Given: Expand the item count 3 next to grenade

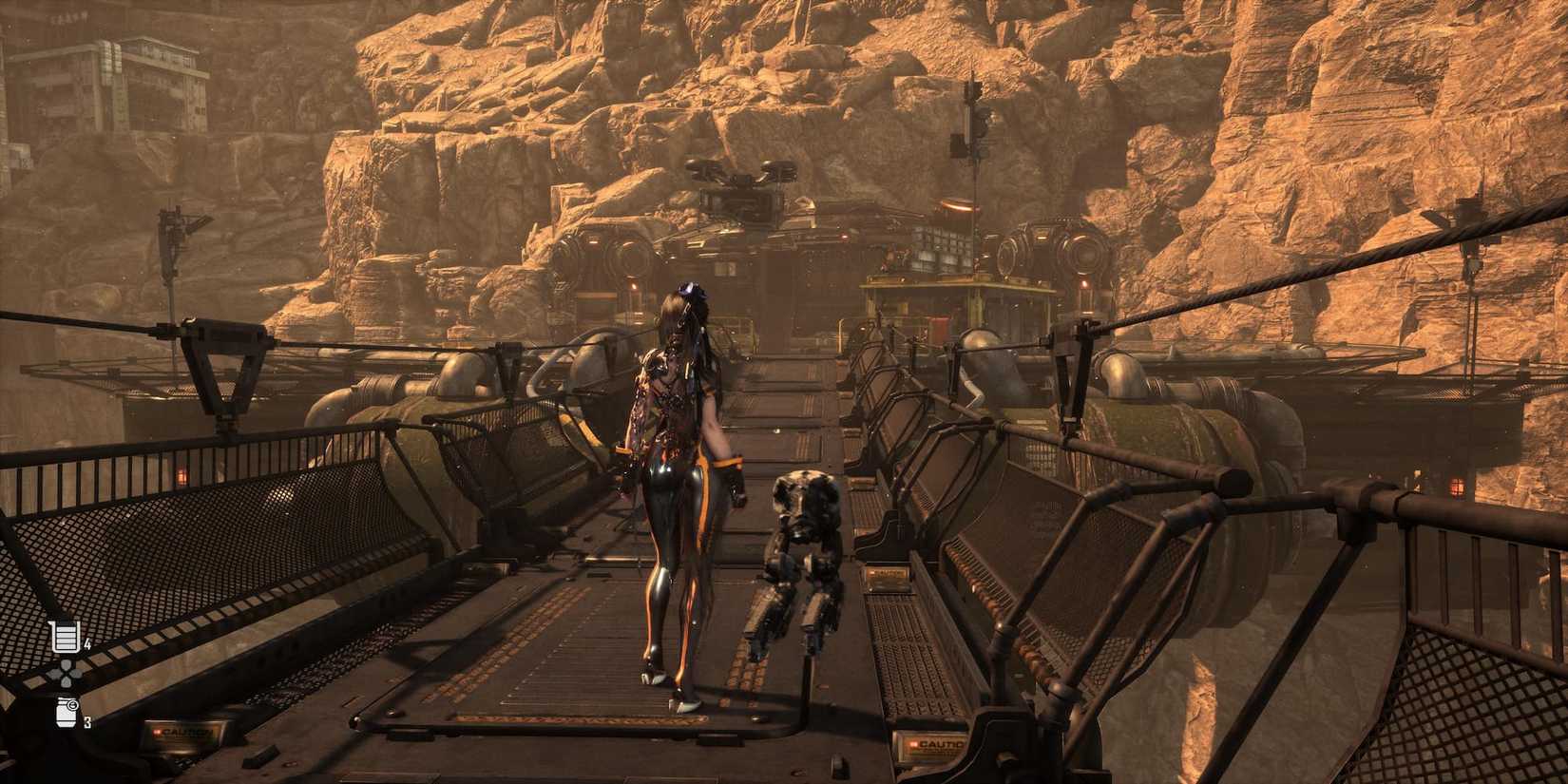Looking at the screenshot, I should (86, 720).
